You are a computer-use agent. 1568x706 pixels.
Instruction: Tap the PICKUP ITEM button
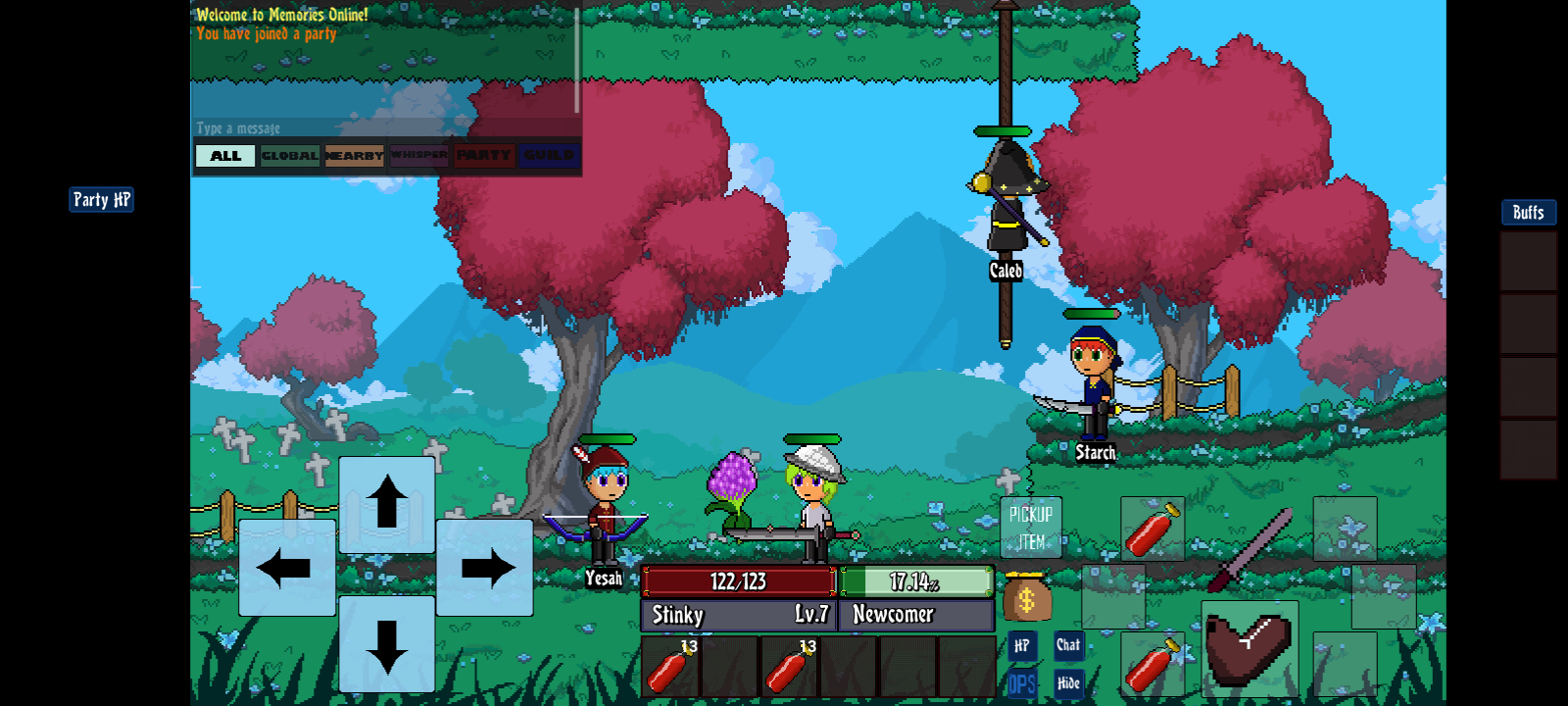coord(1030,528)
